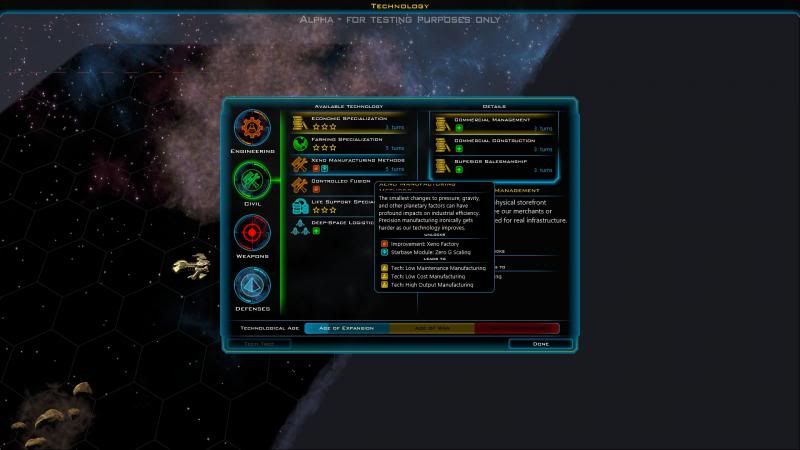
Task: Click the Age of War segment
Action: pos(431,328)
